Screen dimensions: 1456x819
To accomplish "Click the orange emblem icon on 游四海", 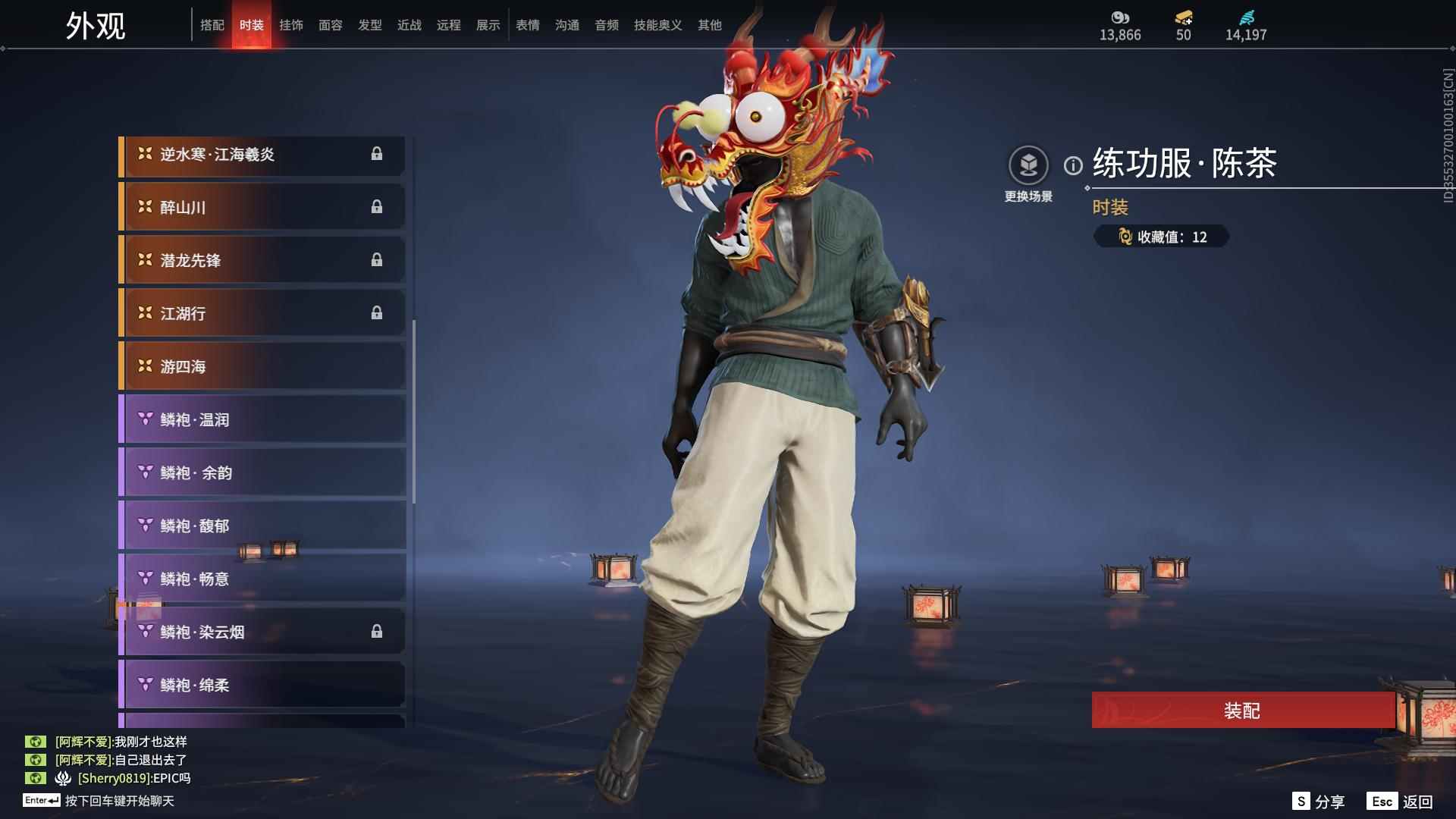I will [x=144, y=366].
